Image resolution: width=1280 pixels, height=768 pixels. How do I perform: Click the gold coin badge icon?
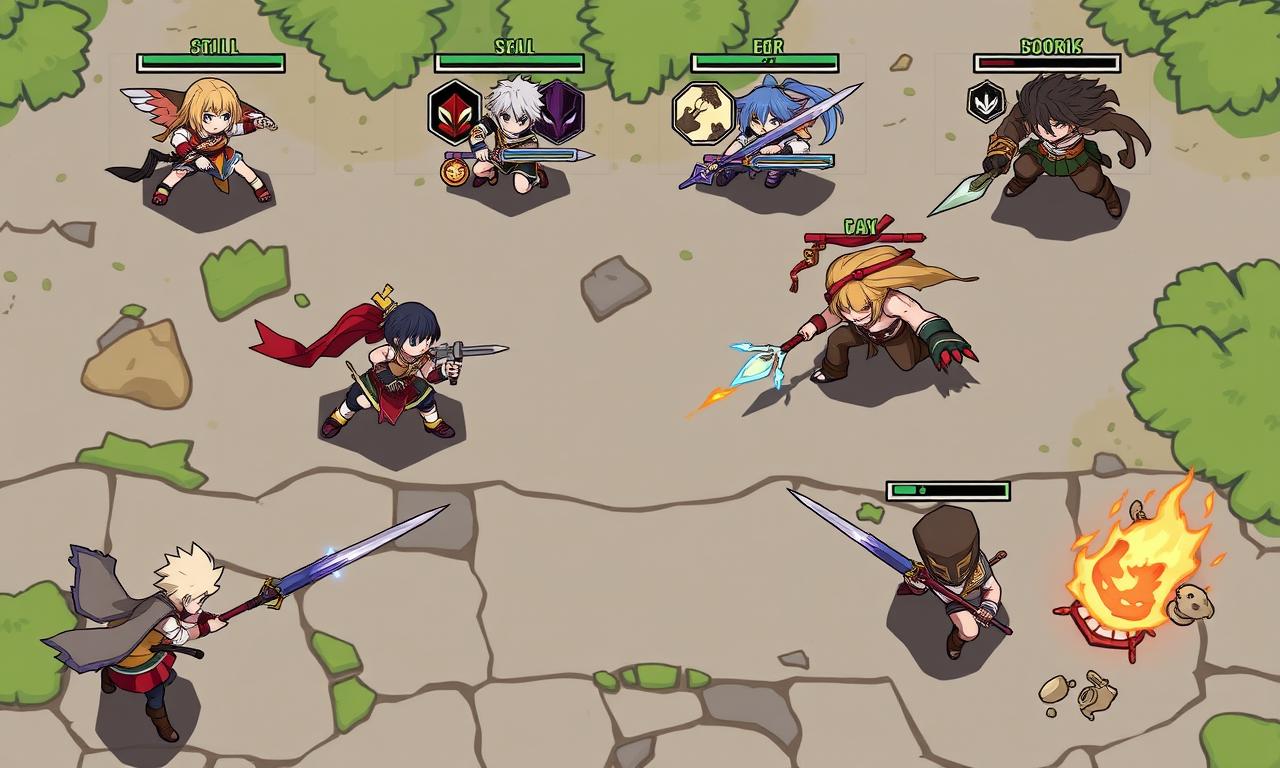coord(454,171)
